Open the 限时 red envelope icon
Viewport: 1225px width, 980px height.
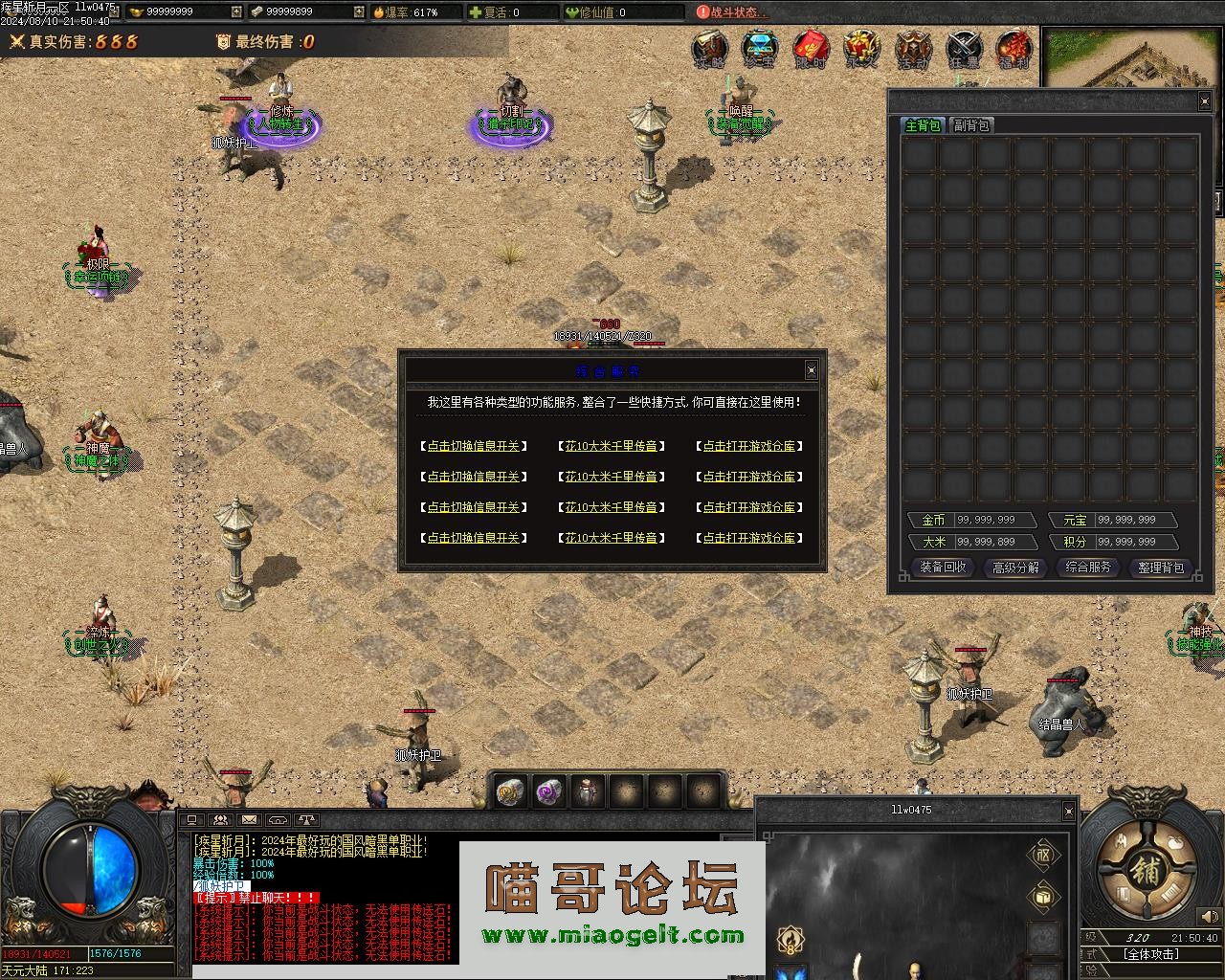(811, 49)
